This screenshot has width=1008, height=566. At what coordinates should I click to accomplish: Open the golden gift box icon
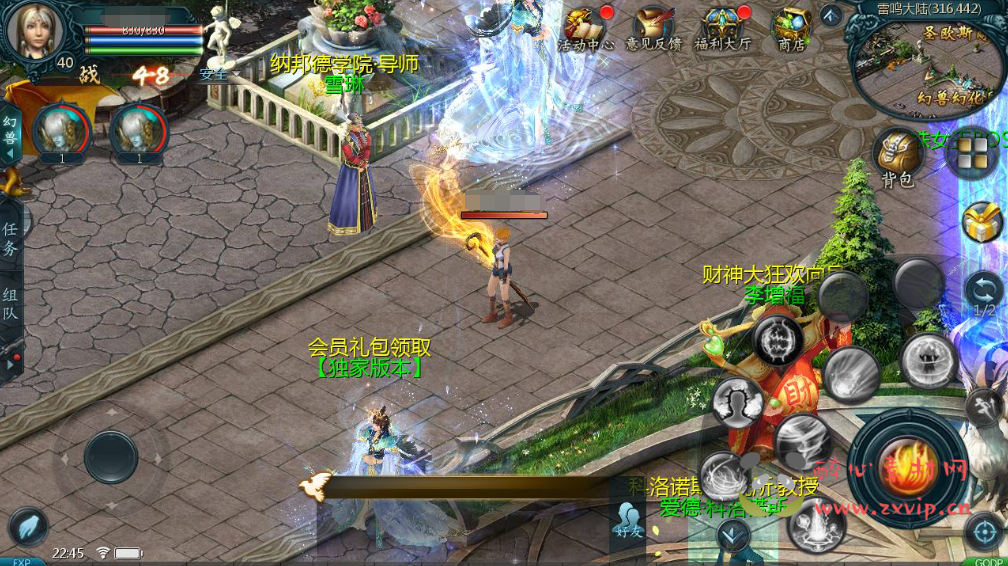tap(983, 222)
